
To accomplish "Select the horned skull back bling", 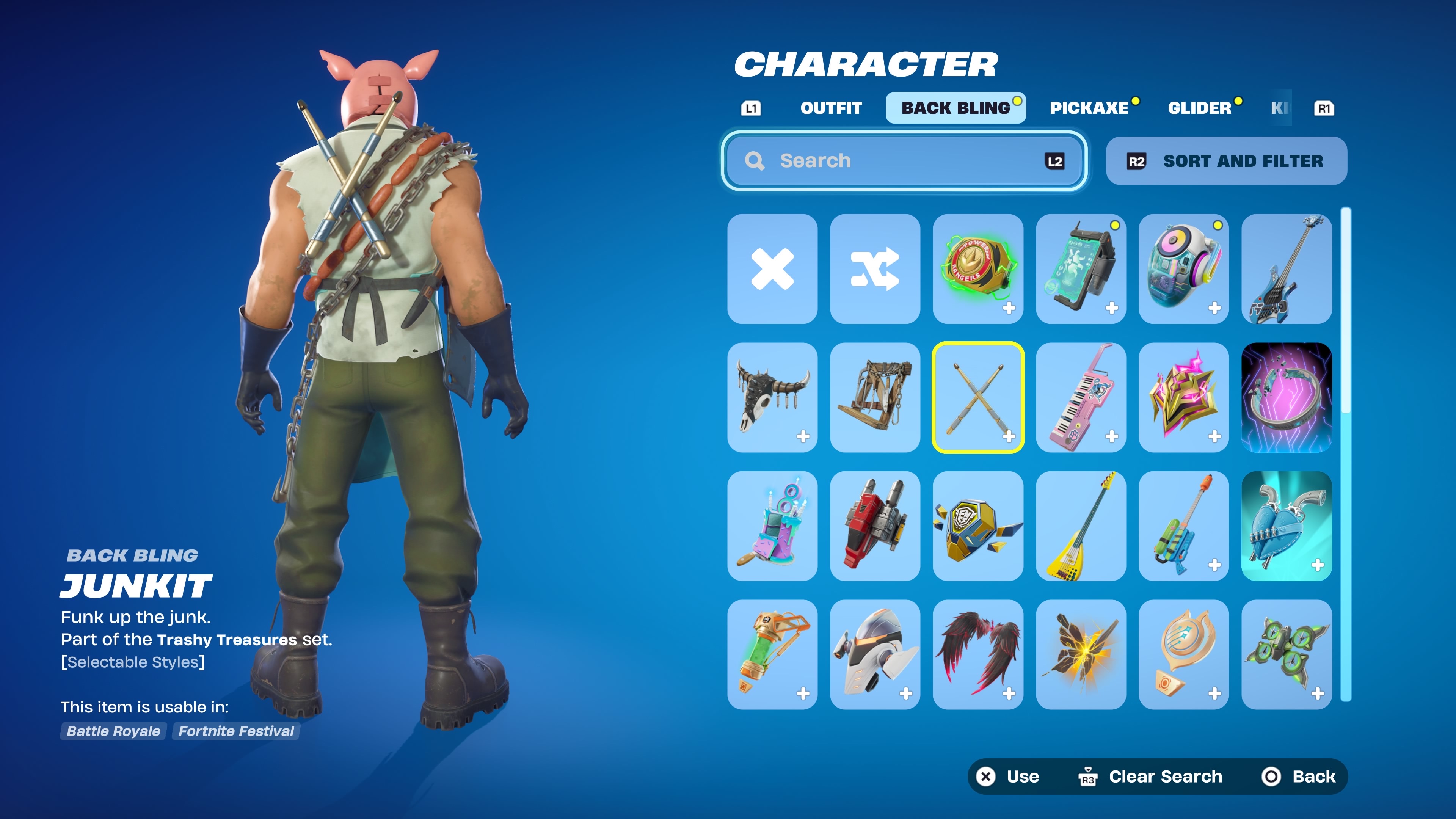I will (772, 397).
